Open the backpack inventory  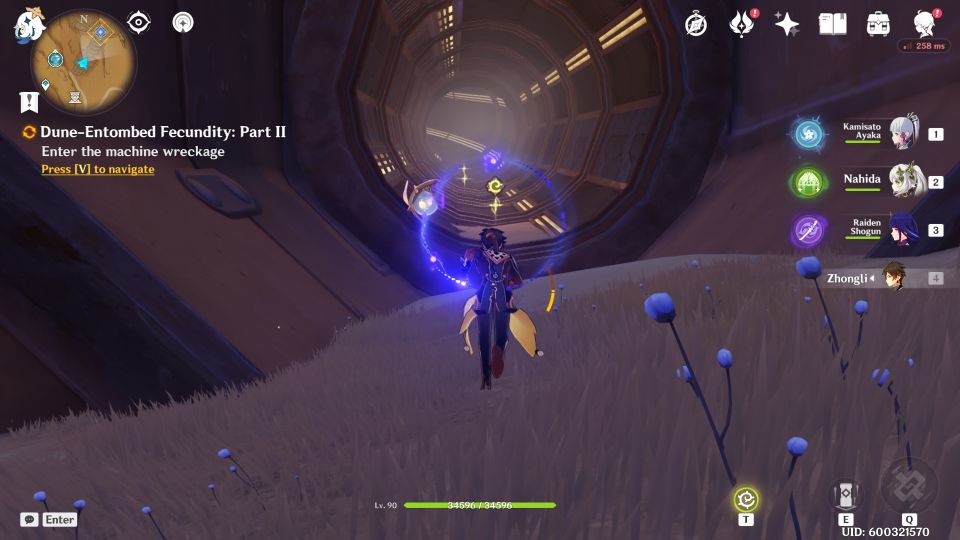(878, 24)
